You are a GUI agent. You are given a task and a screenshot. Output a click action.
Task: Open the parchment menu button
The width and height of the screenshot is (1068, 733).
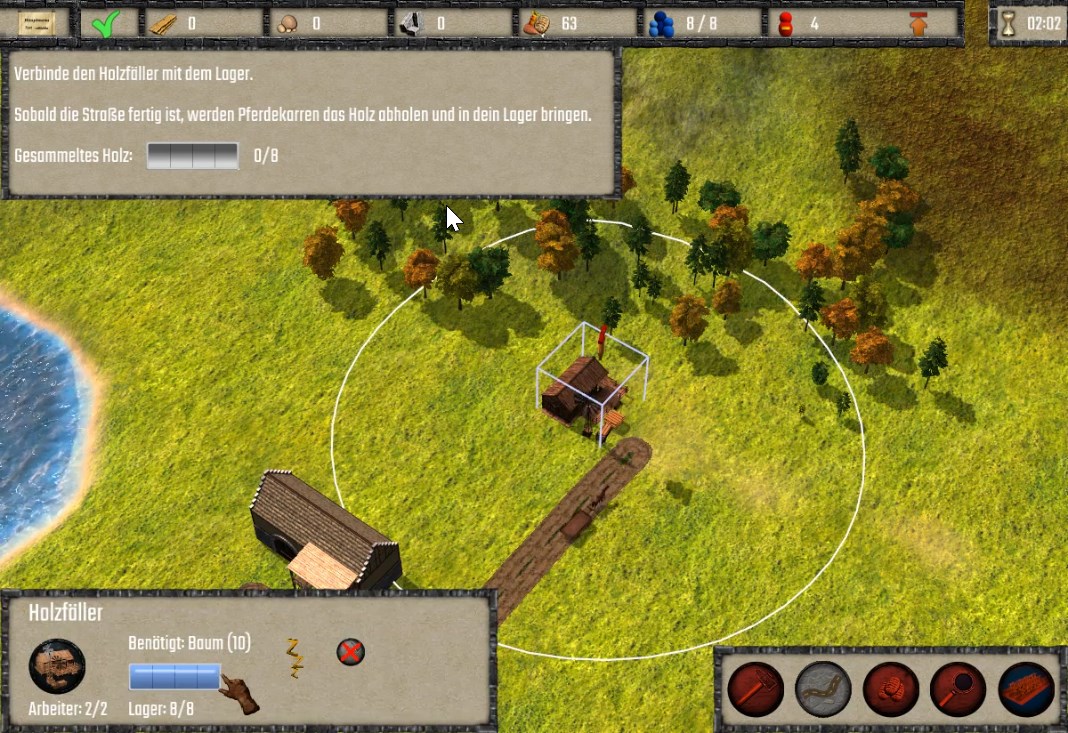[x=35, y=23]
